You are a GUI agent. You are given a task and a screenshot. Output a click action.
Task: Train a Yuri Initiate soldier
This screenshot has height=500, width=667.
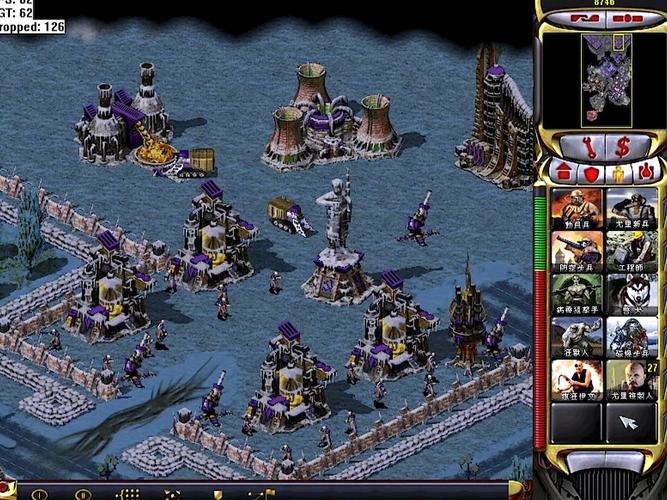[x=631, y=209]
